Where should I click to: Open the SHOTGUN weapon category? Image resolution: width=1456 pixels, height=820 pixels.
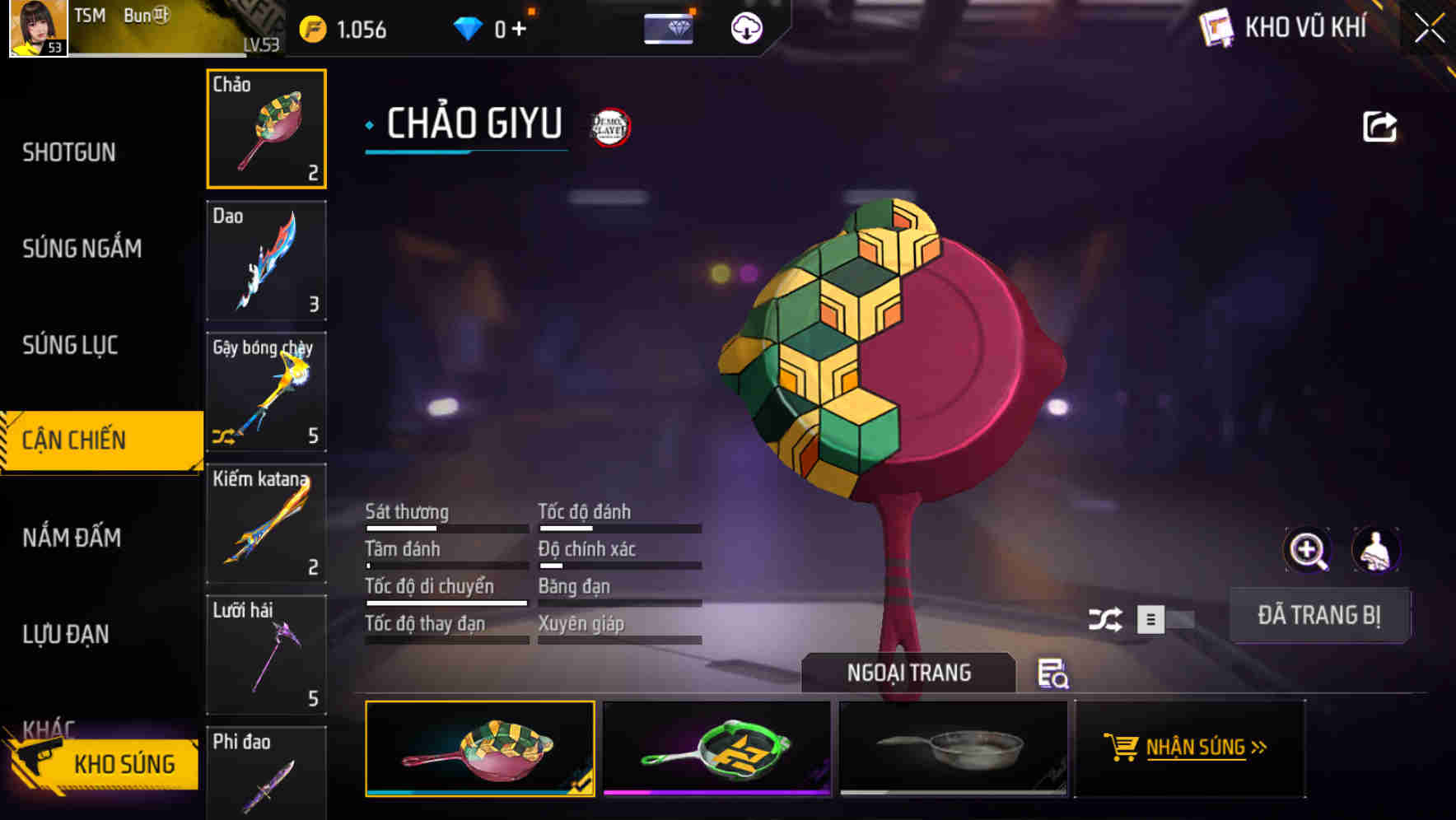[70, 152]
